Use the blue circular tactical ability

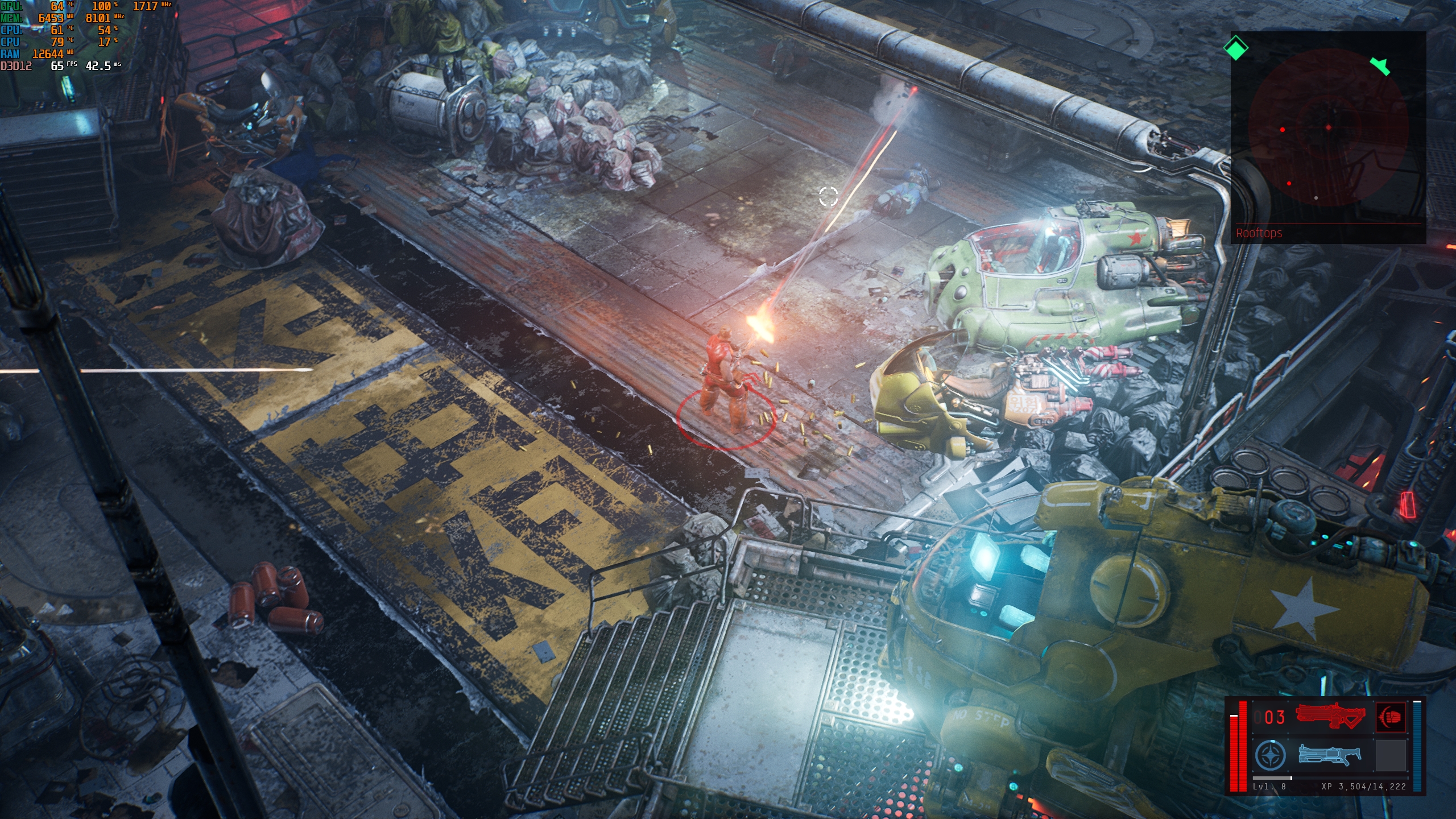(1270, 756)
